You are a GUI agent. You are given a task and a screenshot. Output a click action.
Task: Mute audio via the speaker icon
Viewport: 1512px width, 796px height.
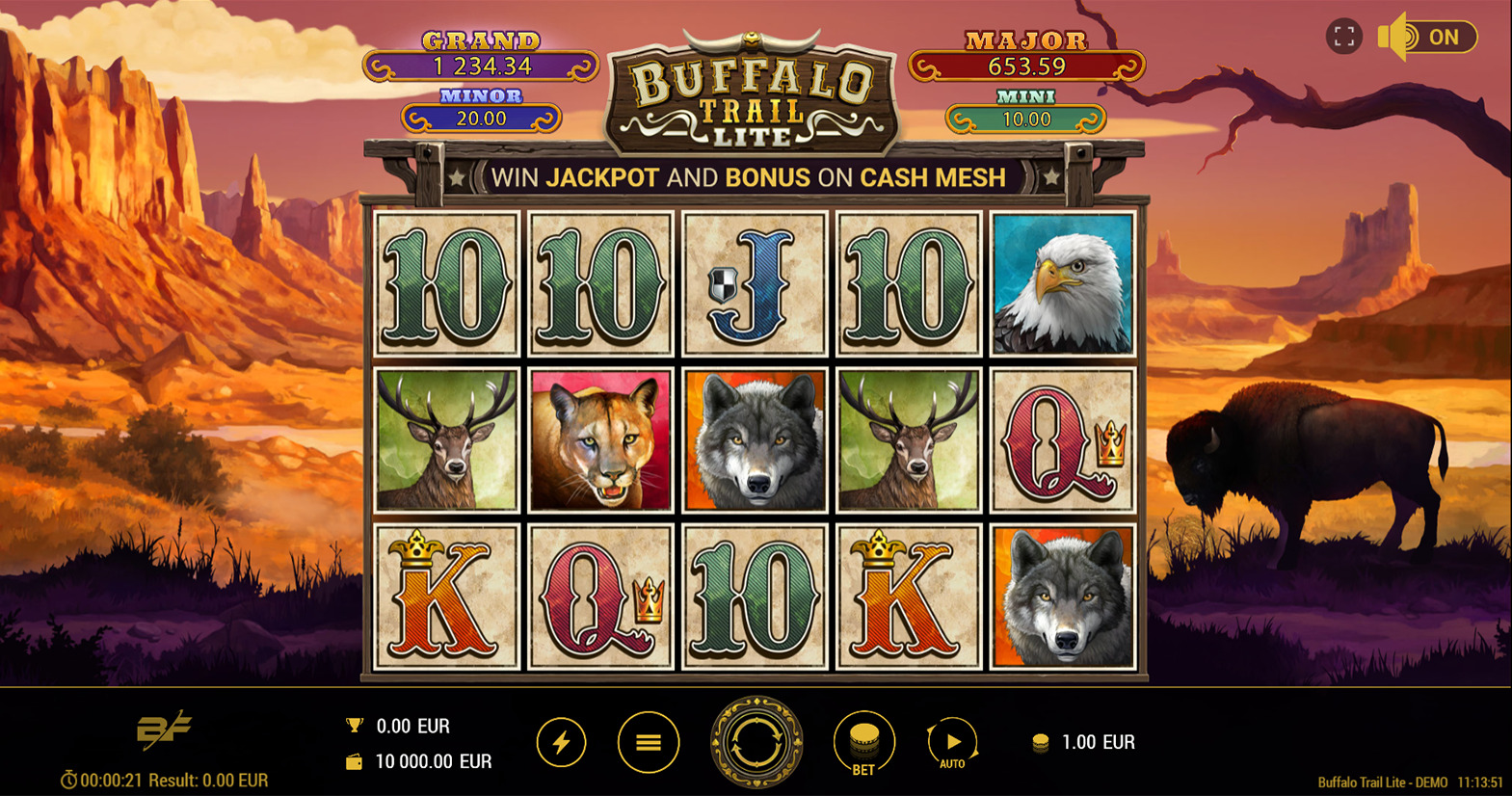point(1396,37)
